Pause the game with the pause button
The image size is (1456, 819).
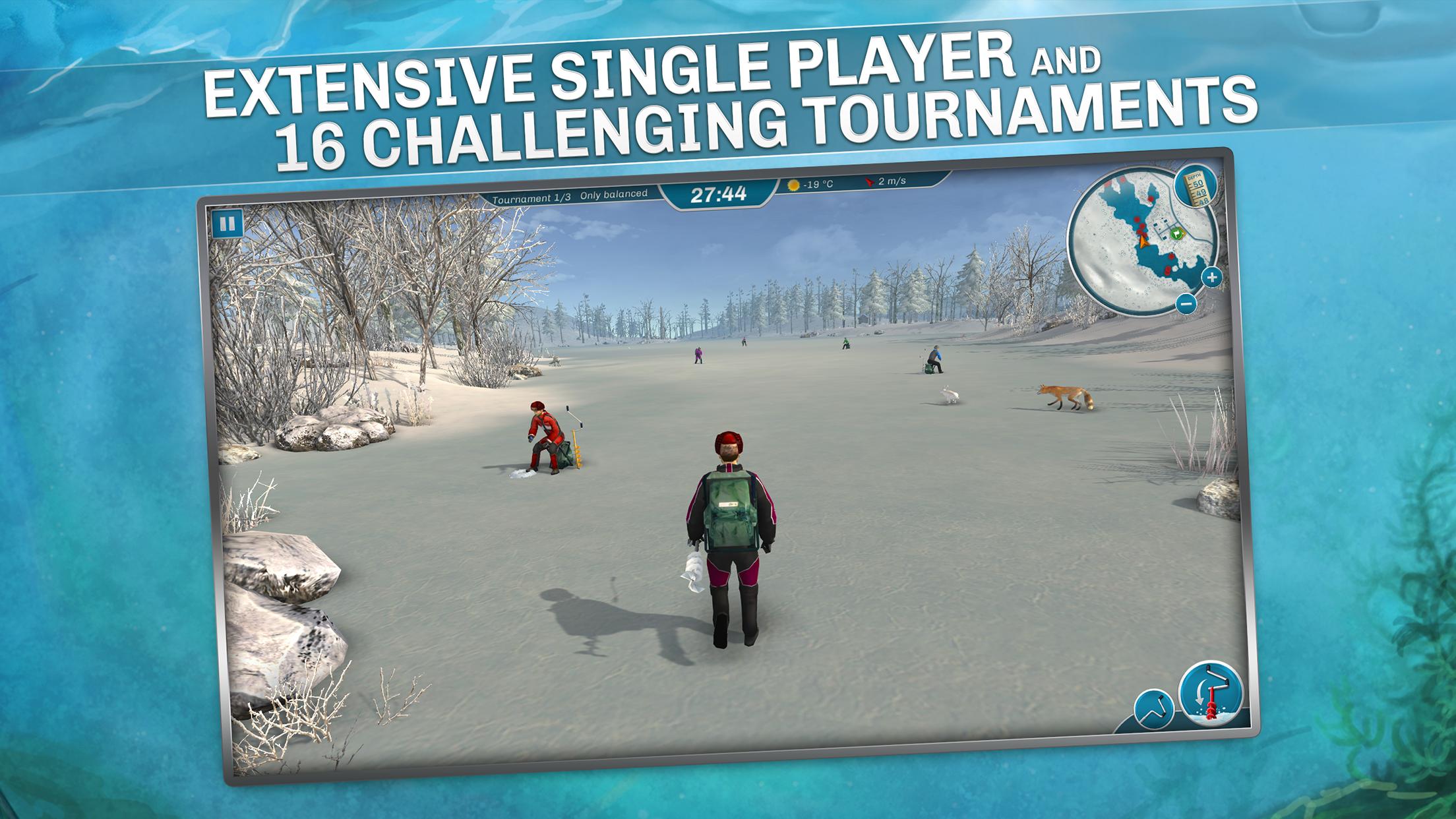tap(228, 224)
